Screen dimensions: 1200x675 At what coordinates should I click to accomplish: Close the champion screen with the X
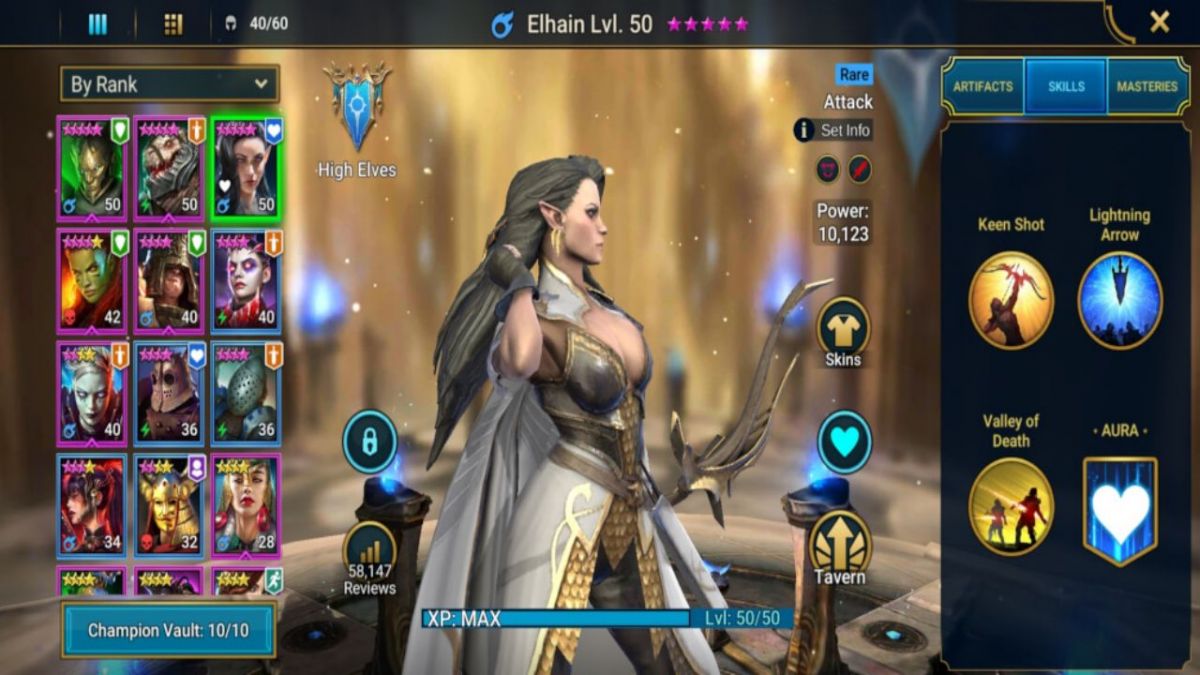pos(1159,22)
